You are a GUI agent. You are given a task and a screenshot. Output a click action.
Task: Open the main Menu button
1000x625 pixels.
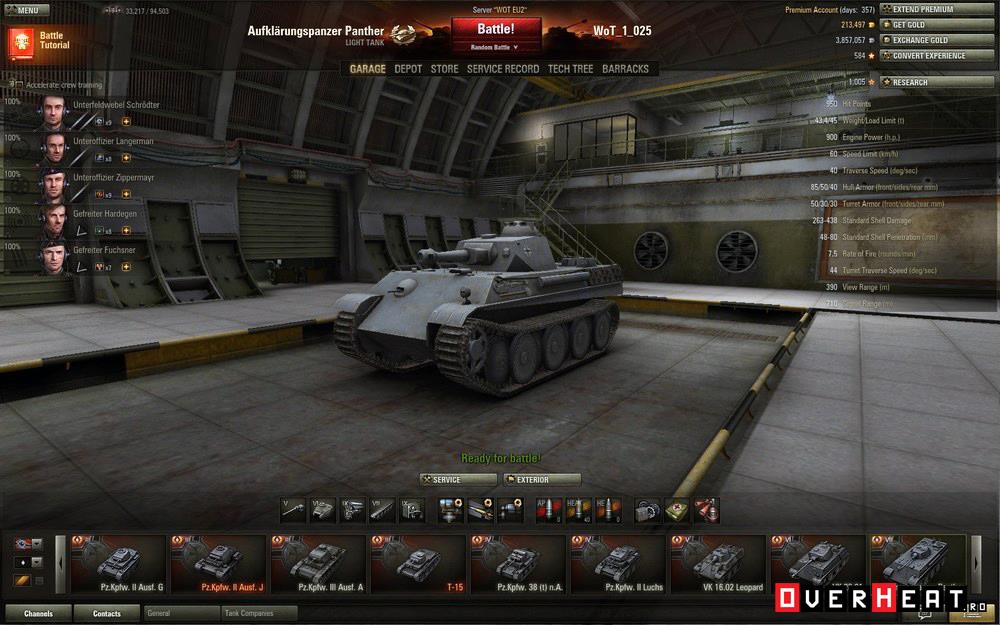click(x=26, y=10)
